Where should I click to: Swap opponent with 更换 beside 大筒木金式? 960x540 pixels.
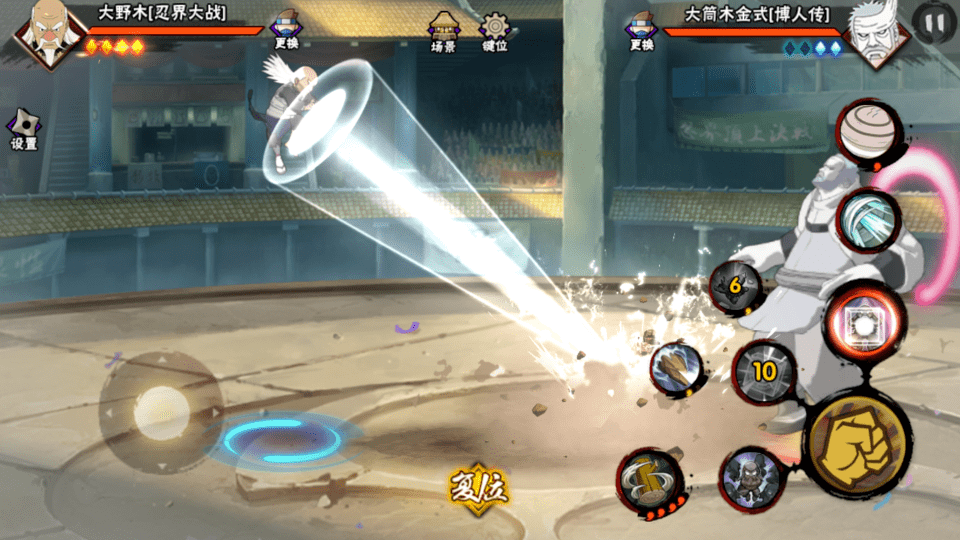(641, 31)
